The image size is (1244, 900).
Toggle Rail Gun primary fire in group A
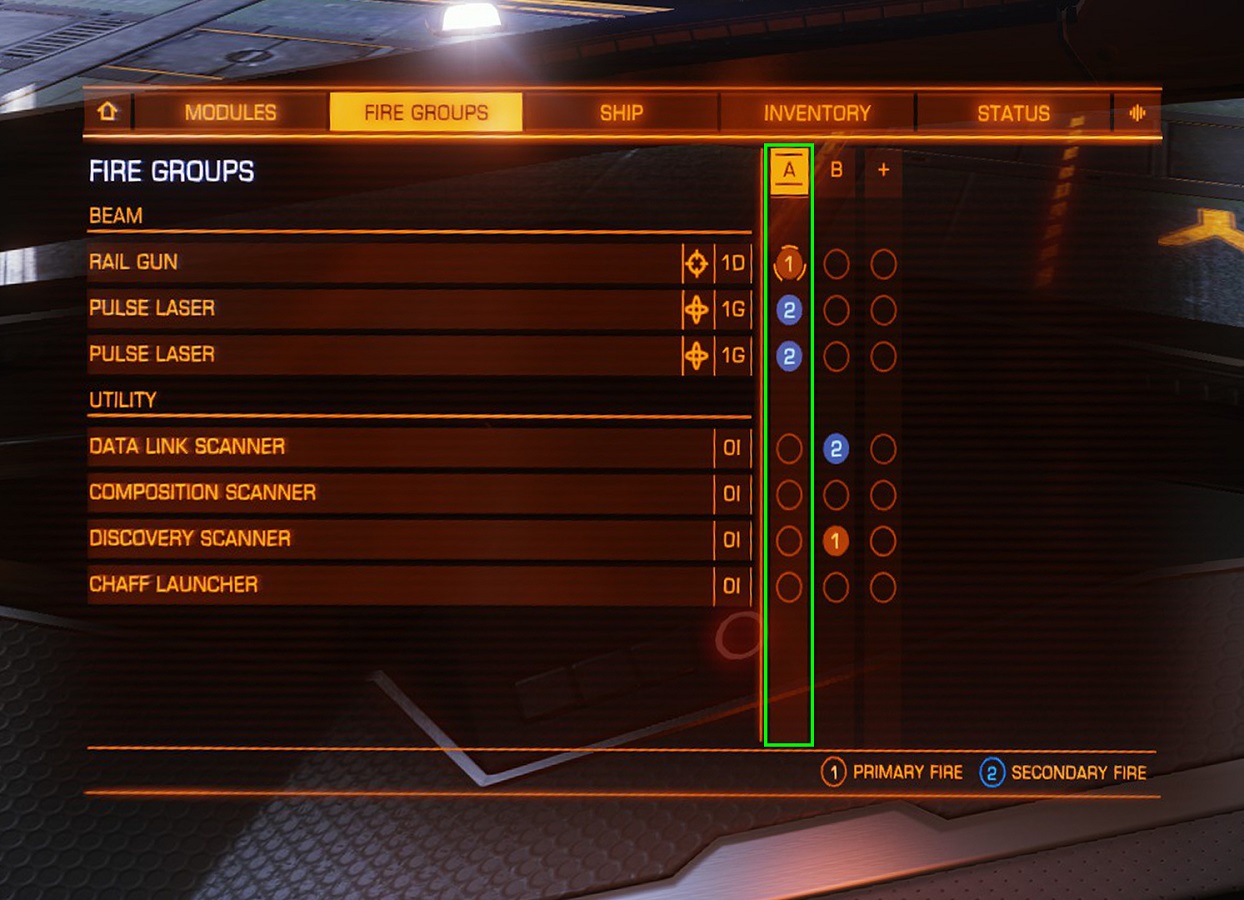pyautogui.click(x=789, y=265)
